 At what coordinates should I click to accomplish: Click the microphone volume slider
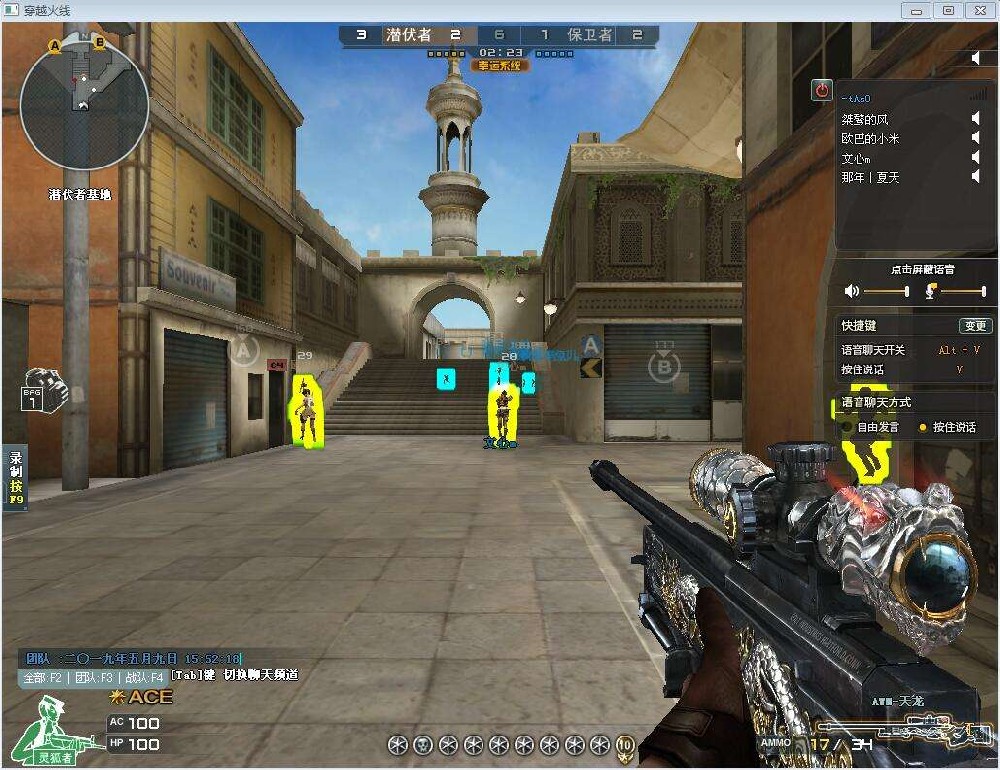coord(962,291)
